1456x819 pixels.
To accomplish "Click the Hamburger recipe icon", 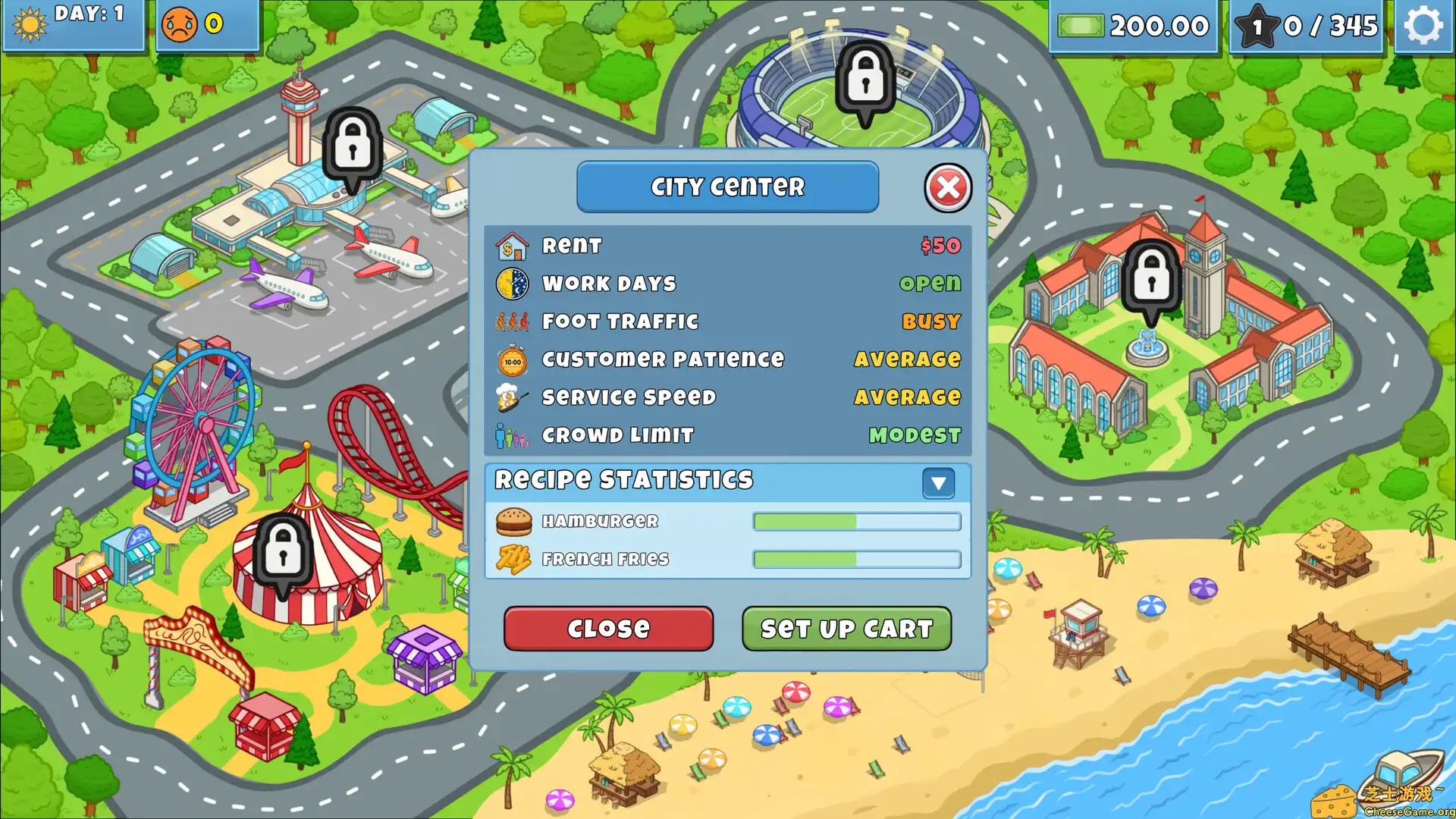I will click(515, 521).
